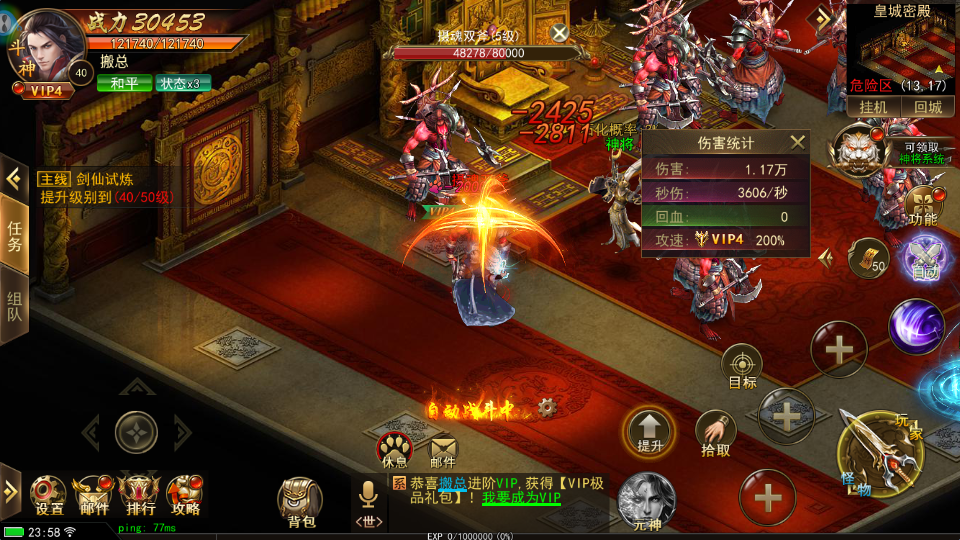Screen dimensions: 960x540
Task: Open the 背包 backpack inventory
Action: pos(300,500)
